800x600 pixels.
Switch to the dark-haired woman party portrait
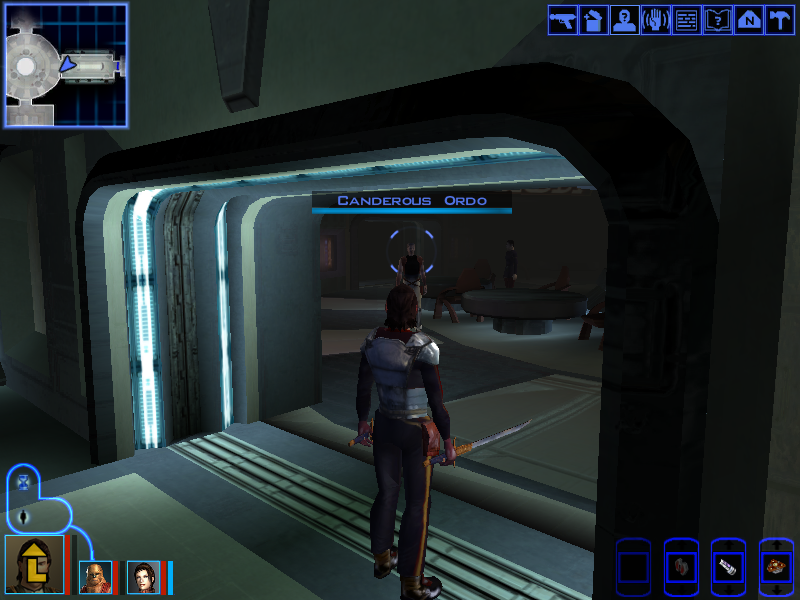pyautogui.click(x=142, y=577)
